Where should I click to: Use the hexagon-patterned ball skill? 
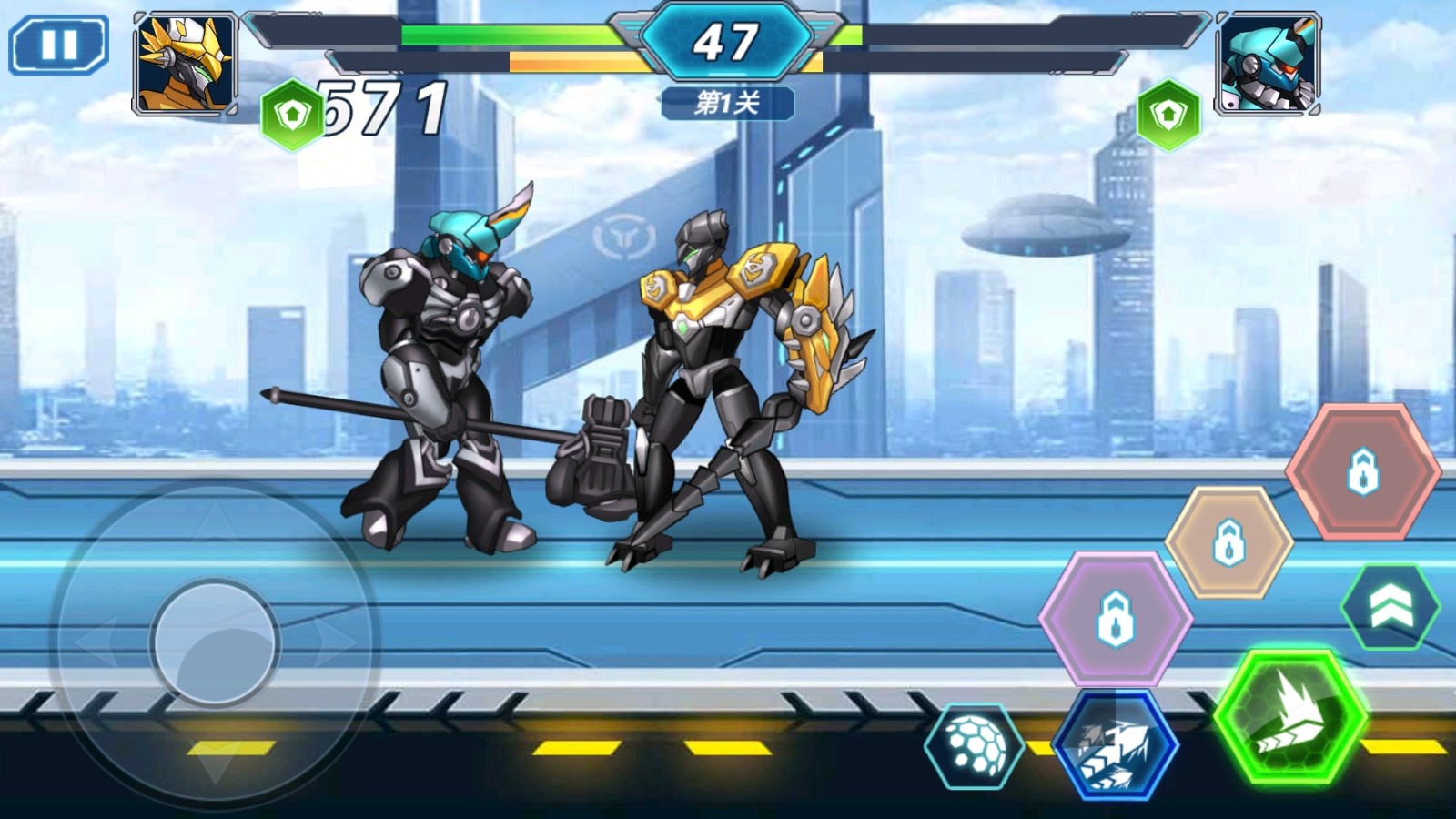point(976,744)
